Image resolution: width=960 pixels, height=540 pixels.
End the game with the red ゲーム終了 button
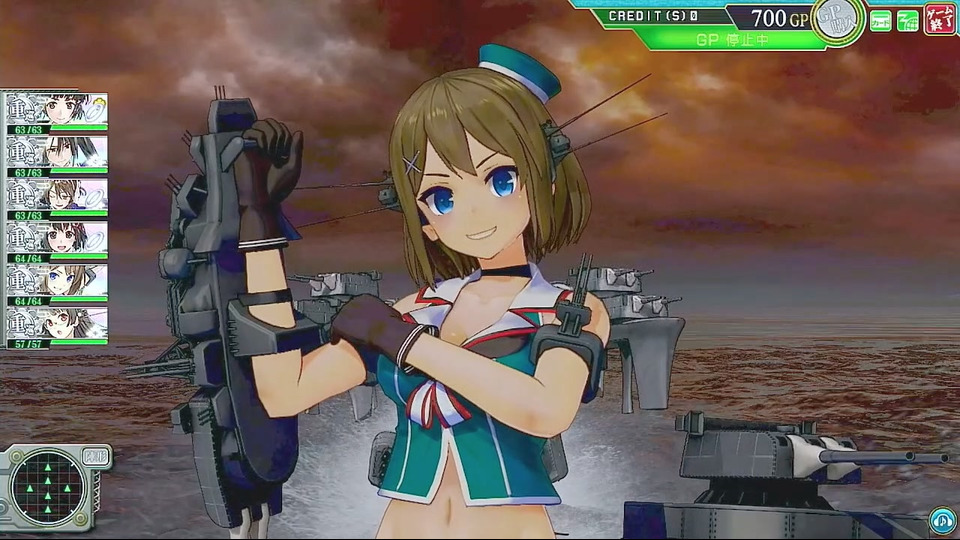coord(939,19)
